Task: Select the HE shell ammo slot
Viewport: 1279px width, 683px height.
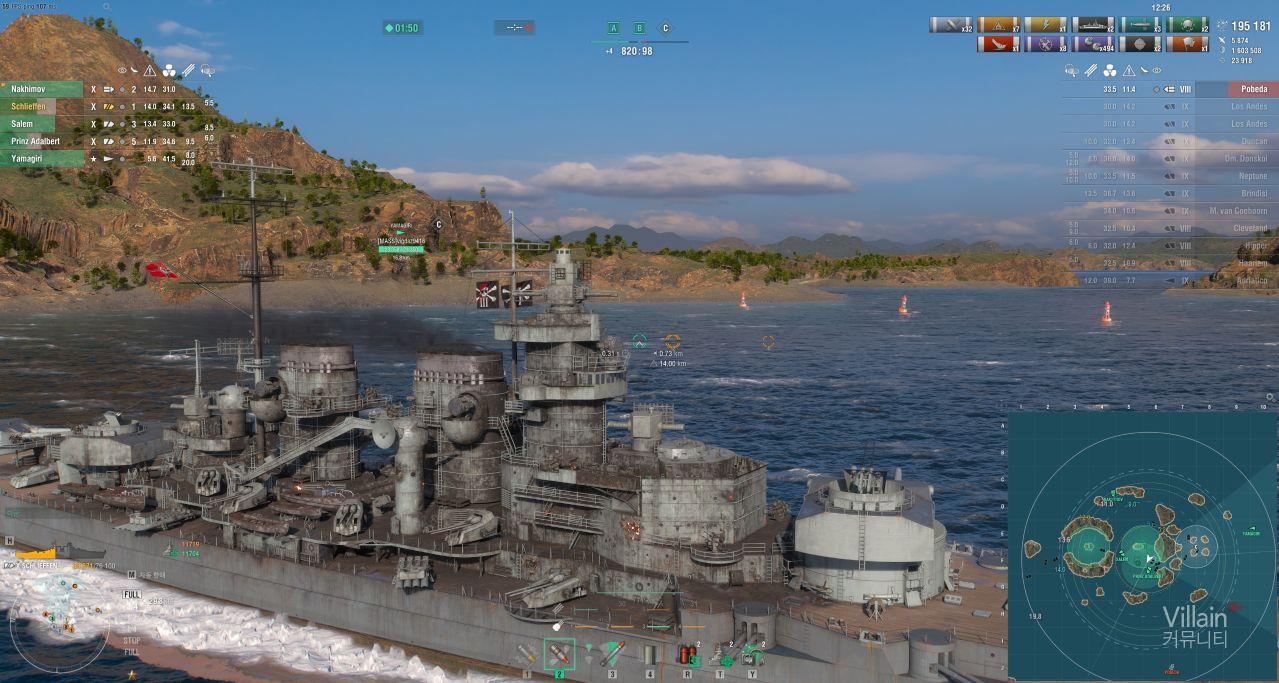Action: tap(527, 654)
